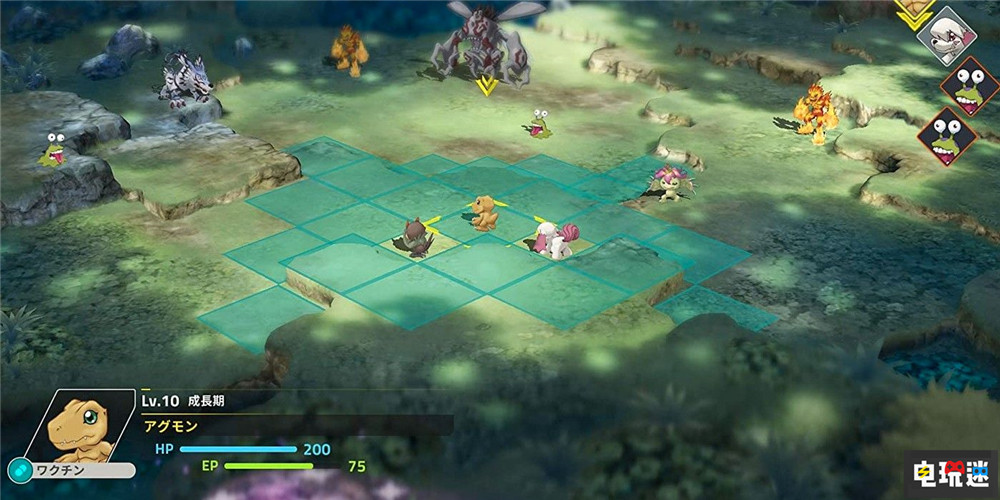Select the white and pink dog unit
The width and height of the screenshot is (1000, 500).
click(x=551, y=239)
